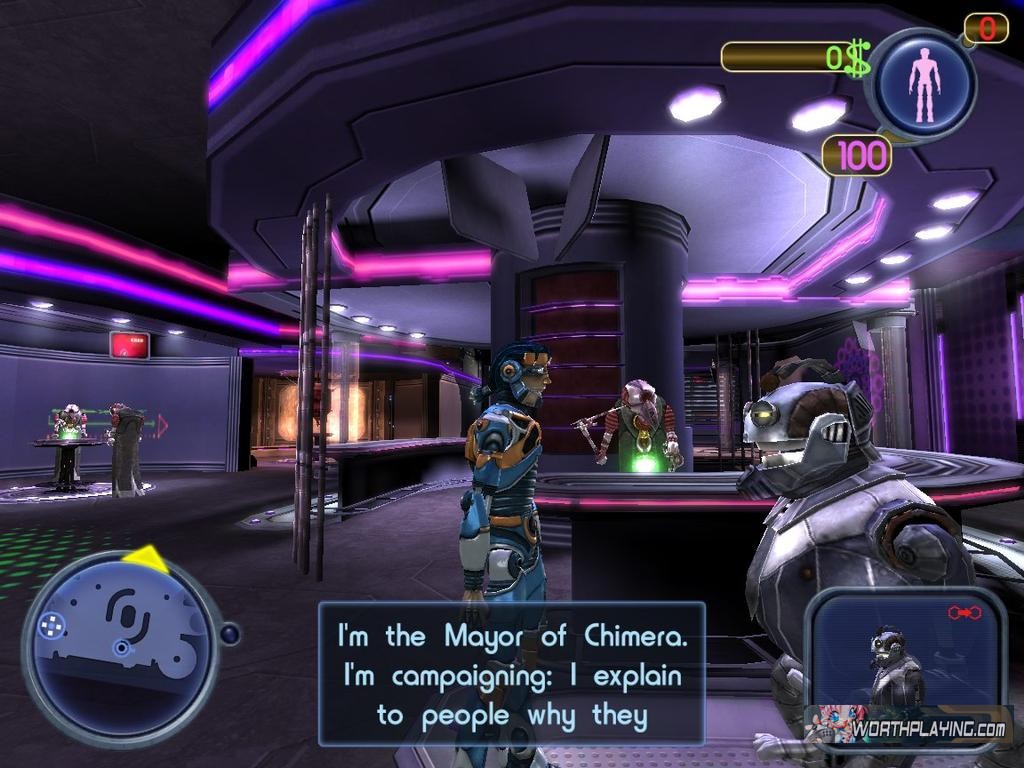Select the round crosshair icon on the minimap edge
The height and width of the screenshot is (768, 1024).
click(50, 627)
